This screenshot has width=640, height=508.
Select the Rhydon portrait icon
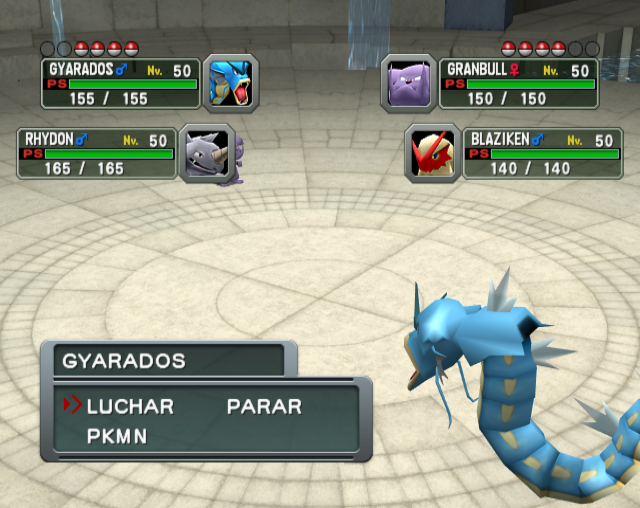click(x=207, y=153)
